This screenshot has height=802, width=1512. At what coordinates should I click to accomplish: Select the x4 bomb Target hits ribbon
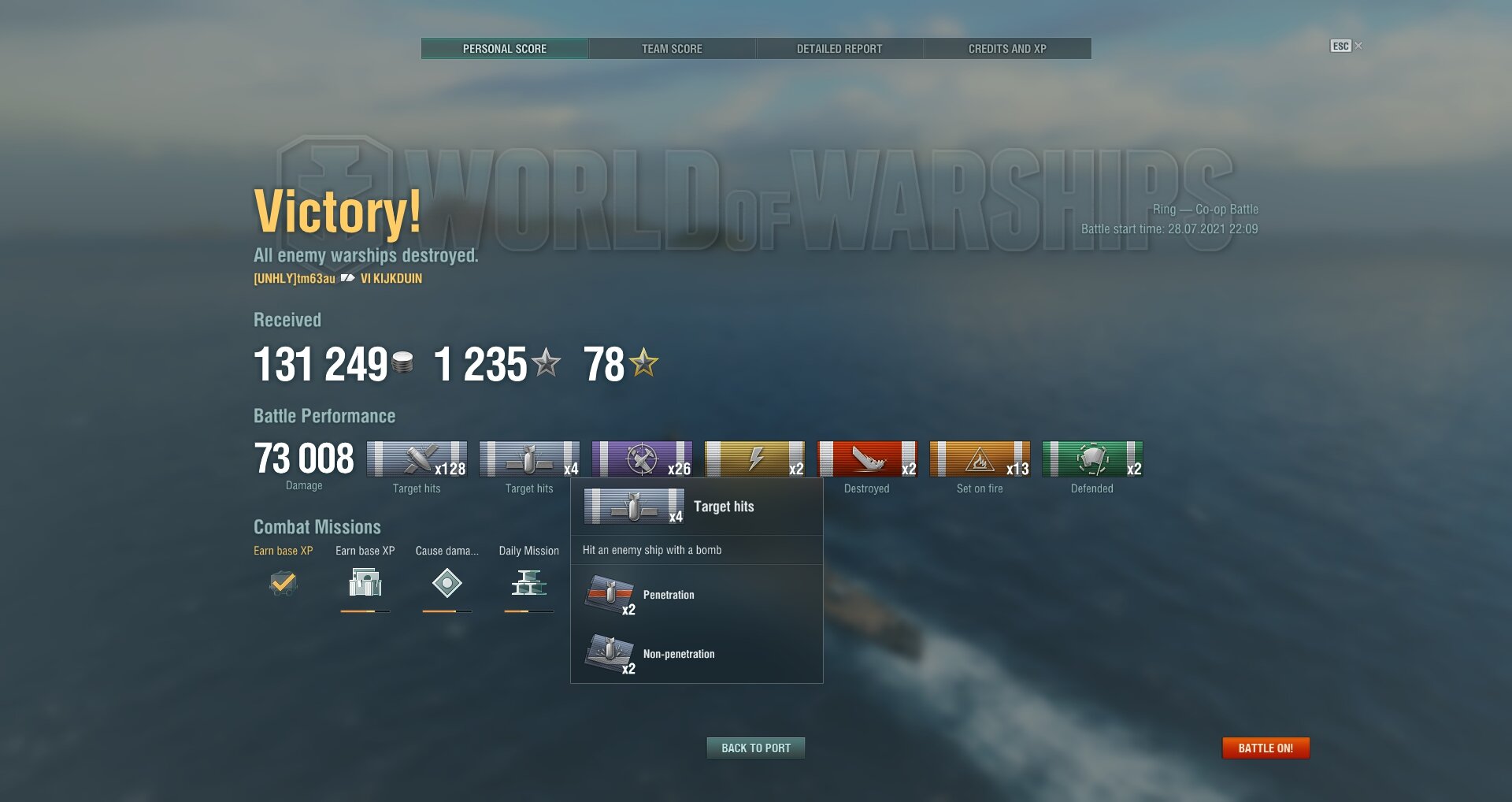pos(529,459)
